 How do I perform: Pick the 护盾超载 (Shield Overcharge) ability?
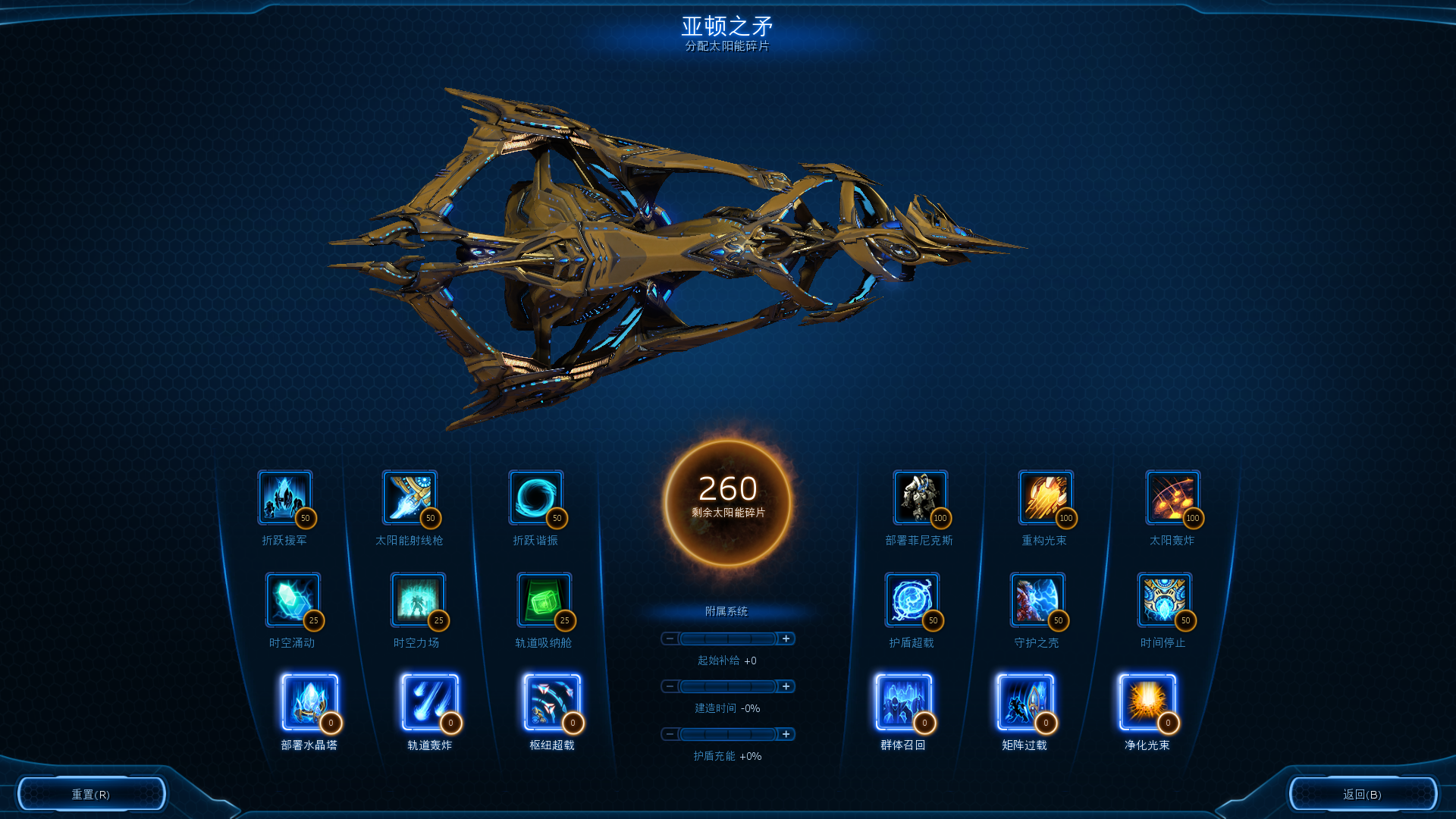(x=912, y=600)
